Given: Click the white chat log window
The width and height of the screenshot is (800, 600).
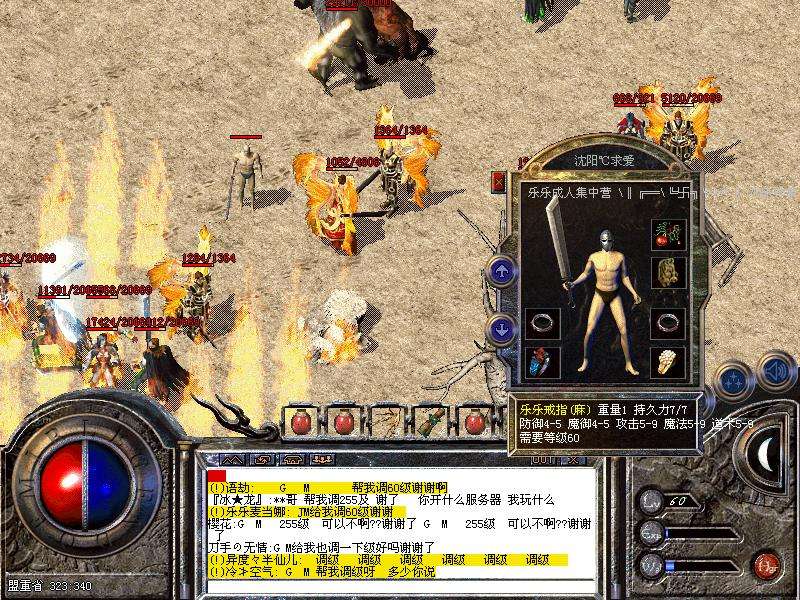Looking at the screenshot, I should (x=400, y=520).
